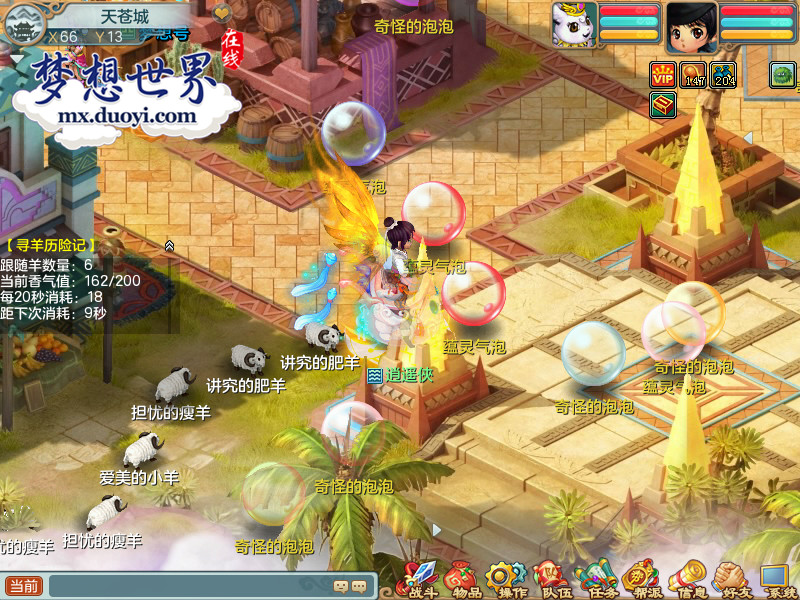Open the 好友 friends list

731,579
